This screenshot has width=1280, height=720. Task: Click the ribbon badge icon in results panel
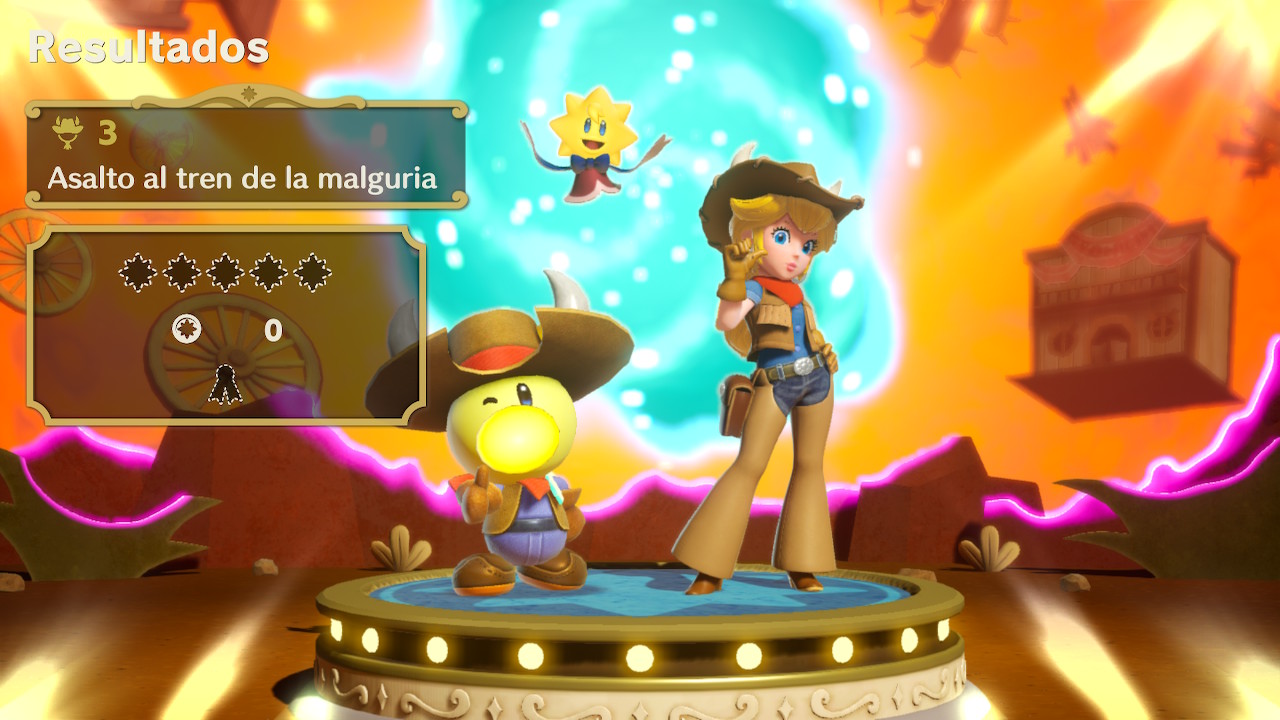pos(225,384)
